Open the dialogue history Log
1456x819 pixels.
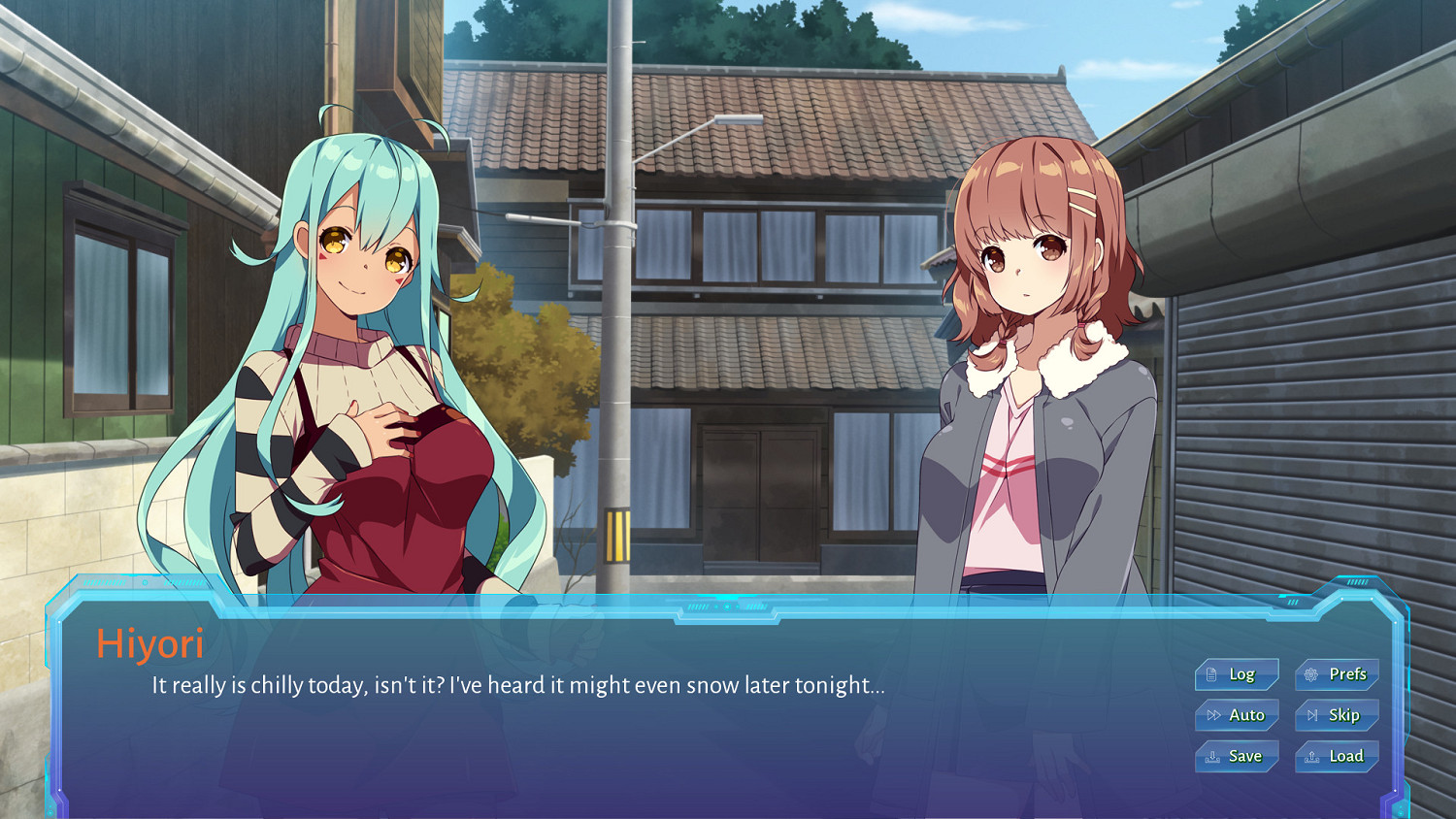[1237, 674]
